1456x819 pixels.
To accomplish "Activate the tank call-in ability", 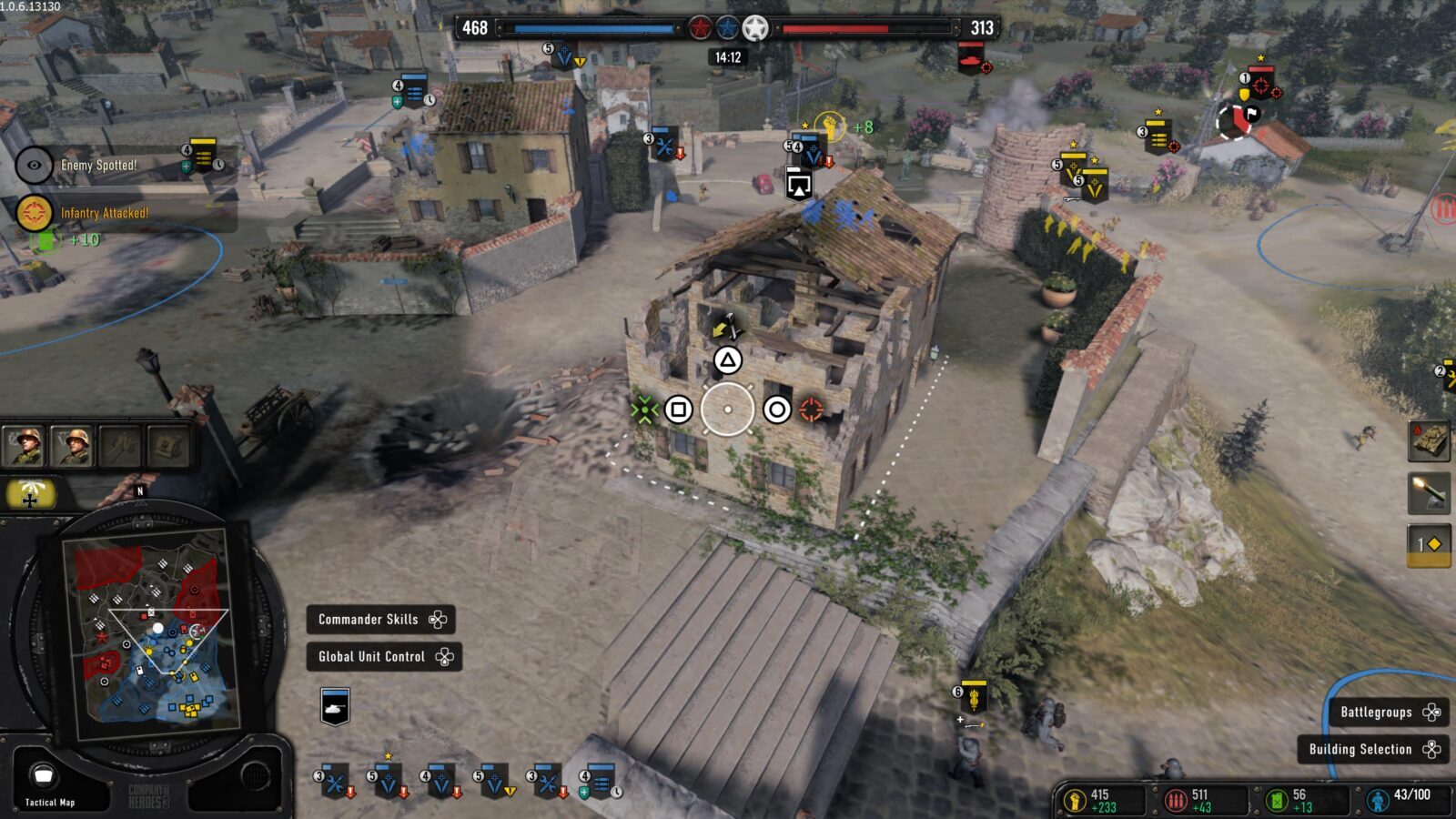I will tap(1429, 440).
